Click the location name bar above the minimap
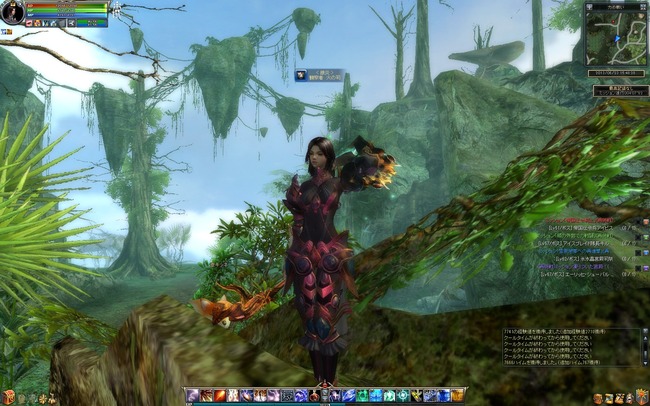Screen dimensions: 650x406 [614, 5]
